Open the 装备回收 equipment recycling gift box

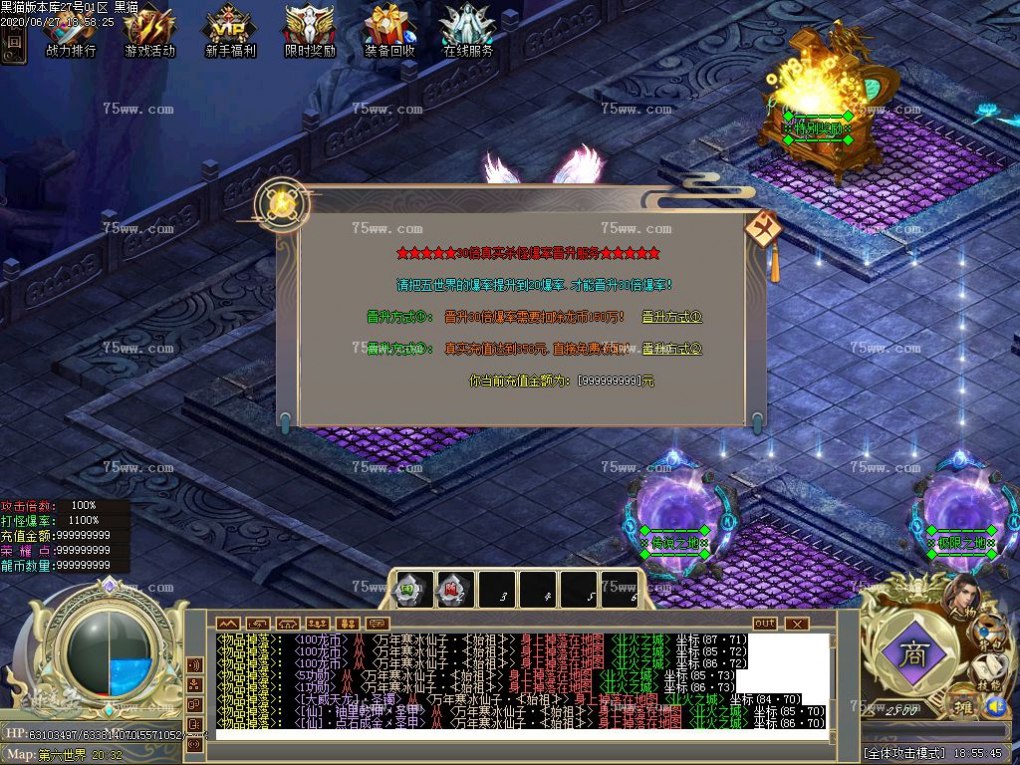point(389,30)
